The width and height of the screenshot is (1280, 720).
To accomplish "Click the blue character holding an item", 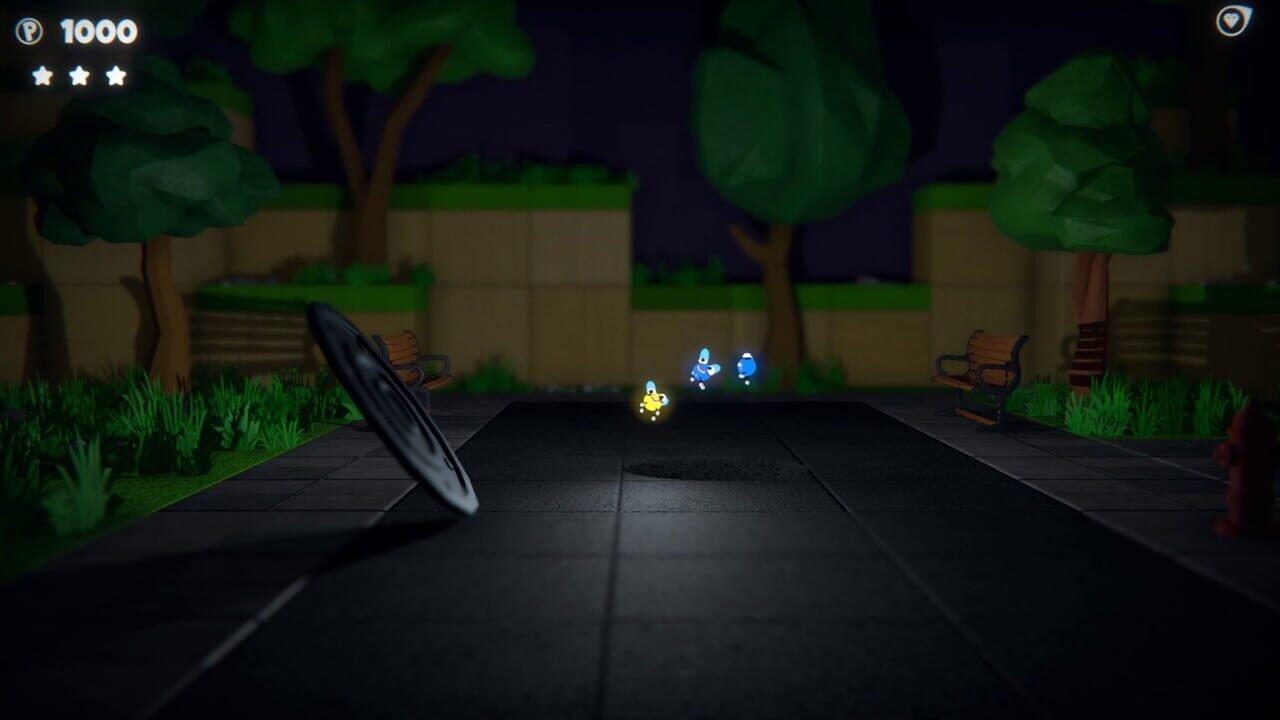I will [702, 368].
